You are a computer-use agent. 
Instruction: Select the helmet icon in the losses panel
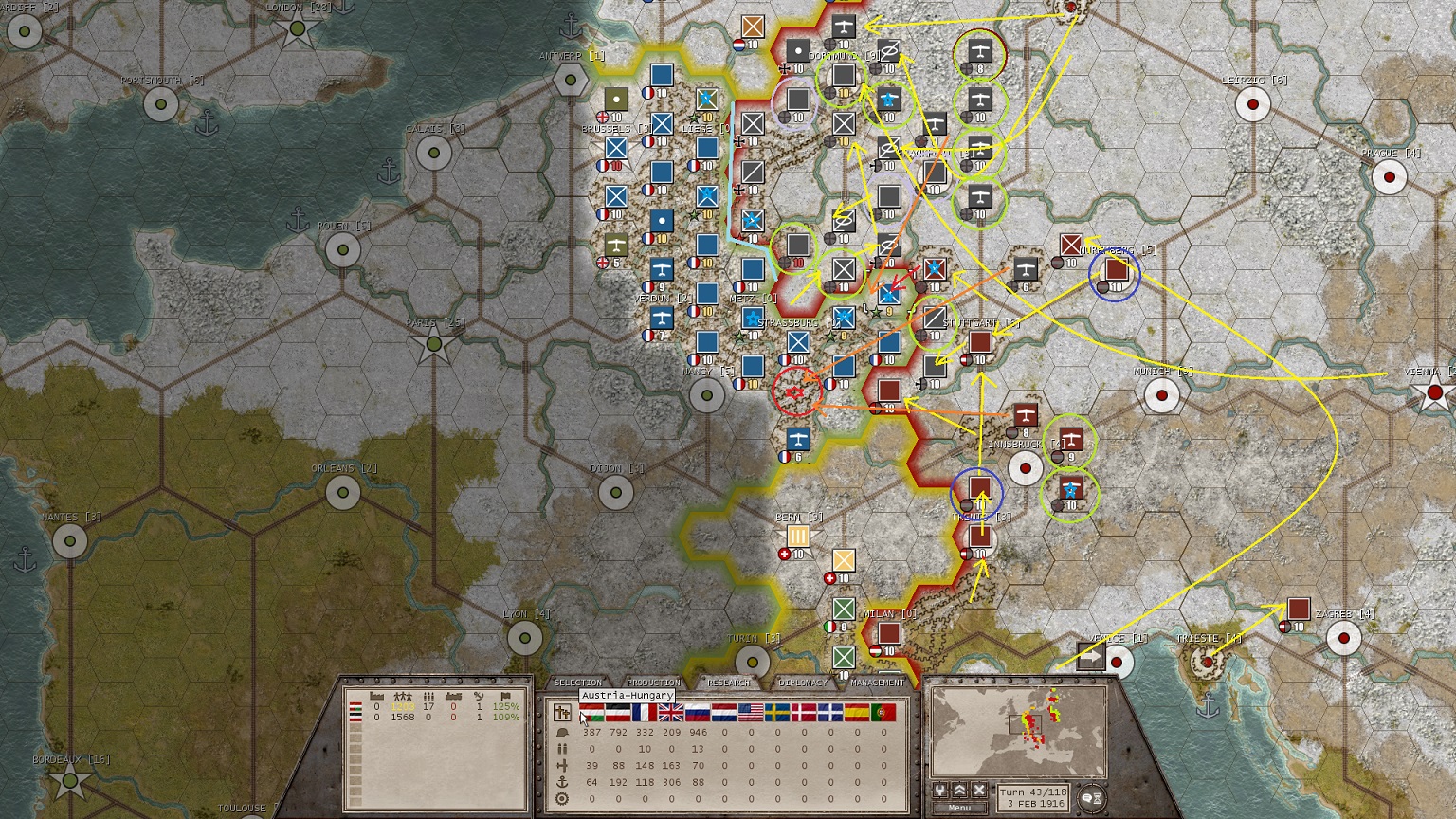(563, 733)
